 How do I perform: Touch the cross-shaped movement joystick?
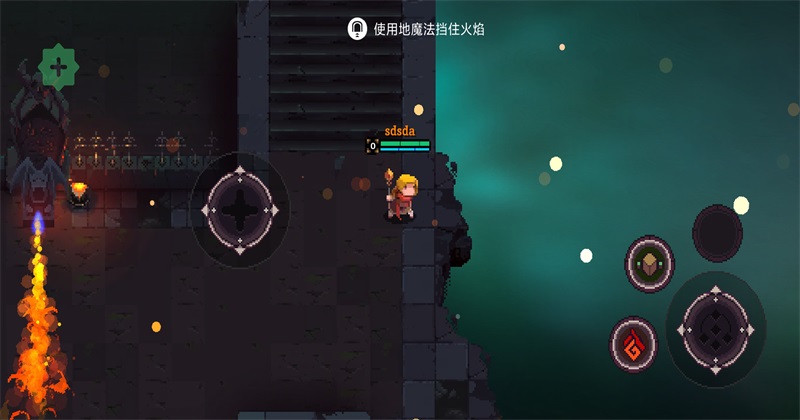tap(240, 210)
